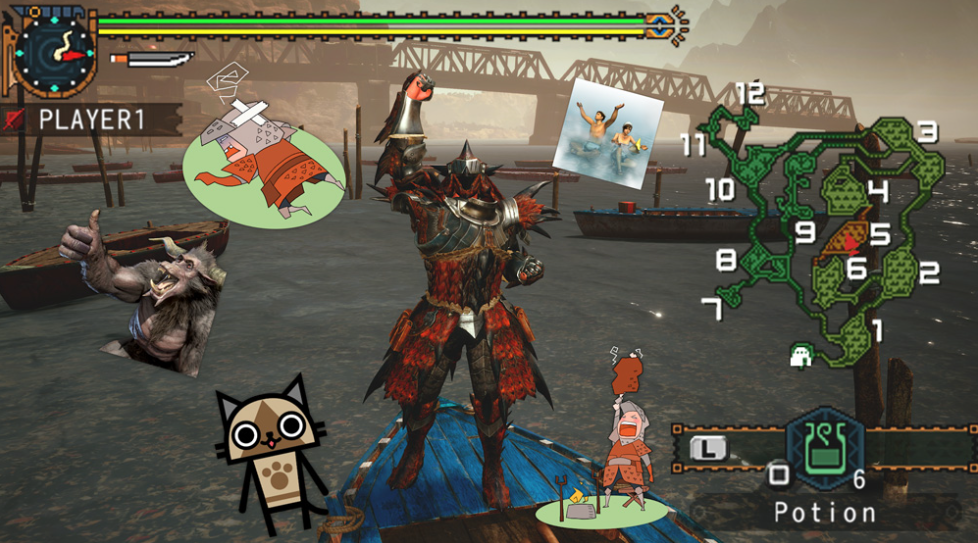Choose area 3 on the map
This screenshot has width=978, height=543.
[927, 131]
